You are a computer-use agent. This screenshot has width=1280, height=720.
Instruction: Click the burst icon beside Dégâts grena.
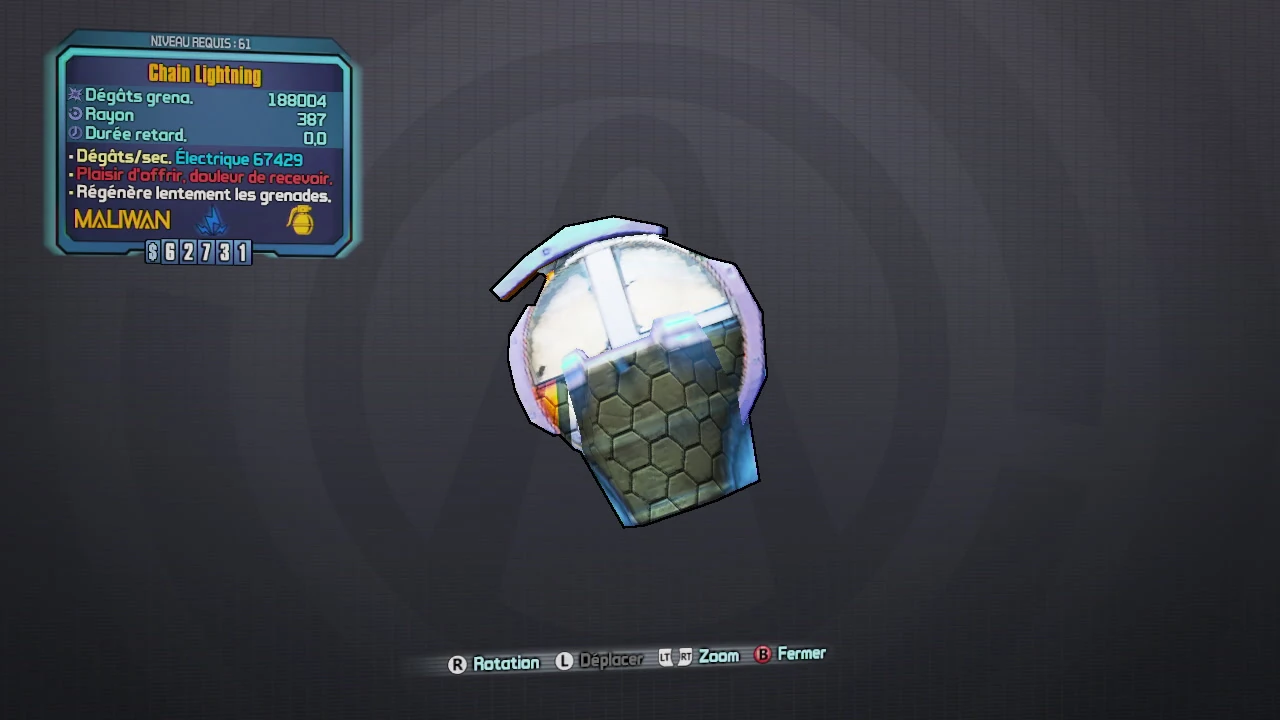pyautogui.click(x=74, y=96)
